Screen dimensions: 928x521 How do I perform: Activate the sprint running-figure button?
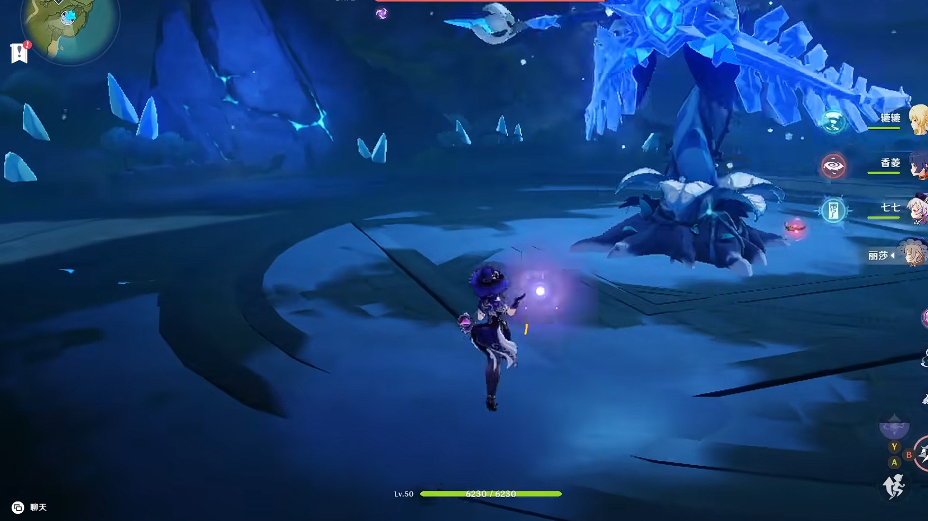(894, 486)
